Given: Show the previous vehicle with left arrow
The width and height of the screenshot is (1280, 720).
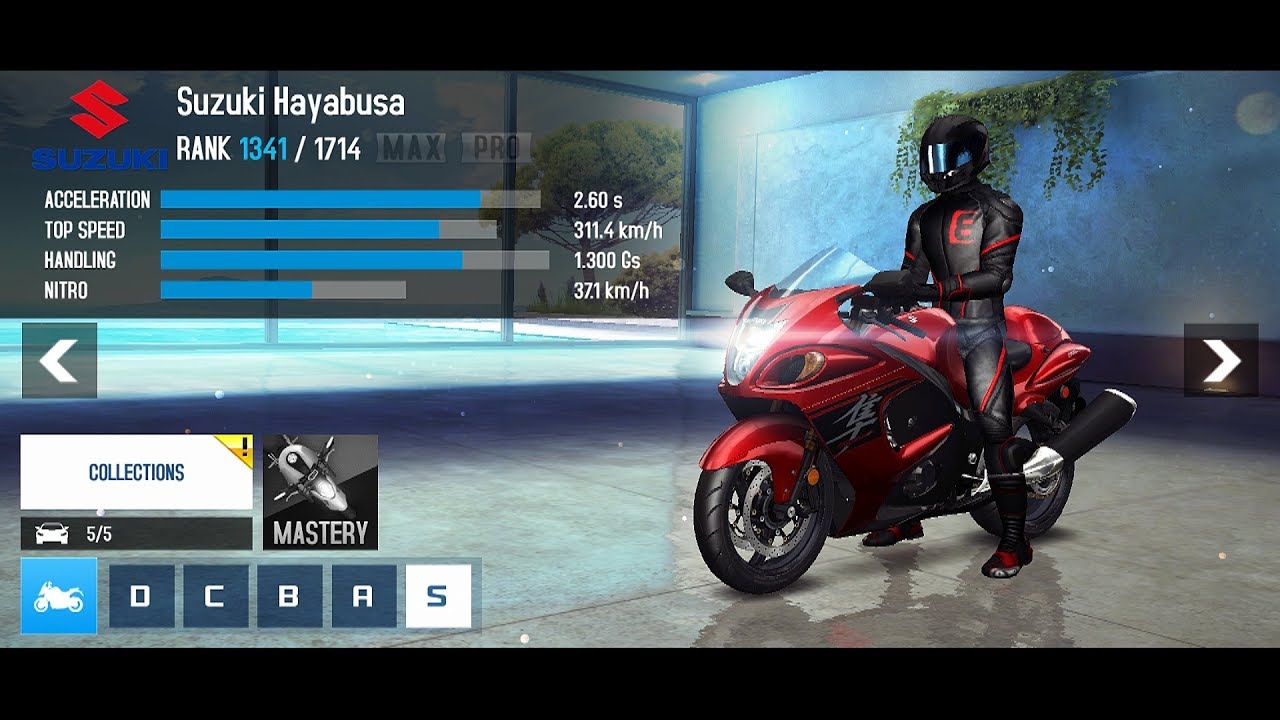Looking at the screenshot, I should 59,361.
